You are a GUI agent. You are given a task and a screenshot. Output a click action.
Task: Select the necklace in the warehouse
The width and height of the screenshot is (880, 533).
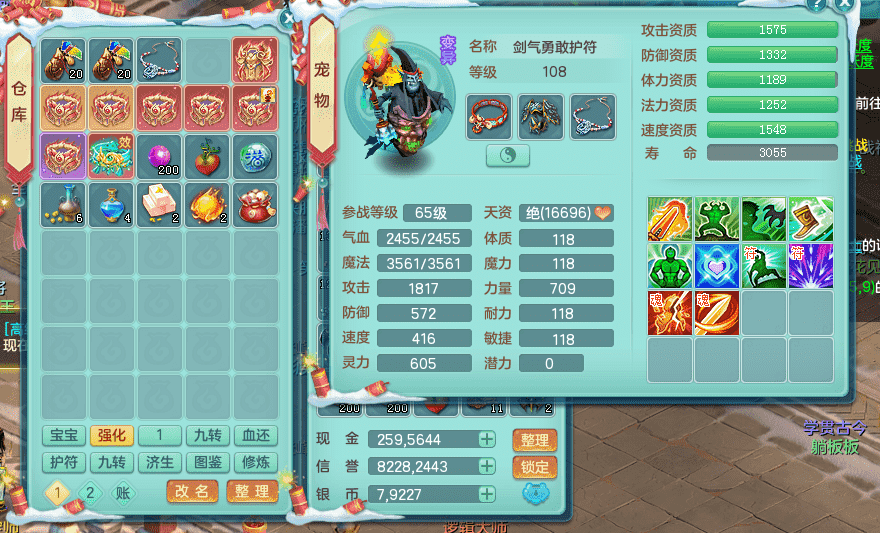click(160, 60)
